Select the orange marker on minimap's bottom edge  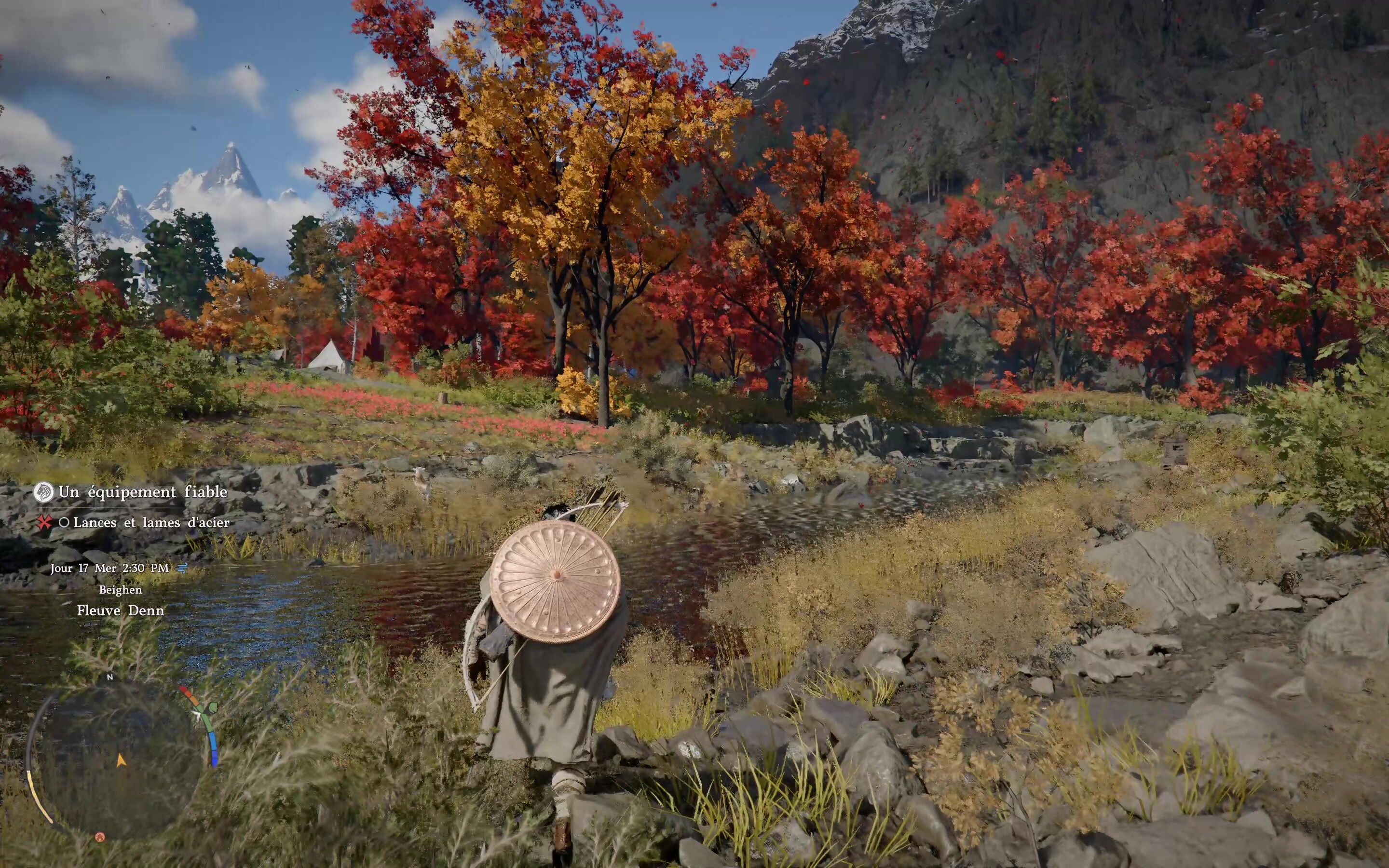coord(100,837)
